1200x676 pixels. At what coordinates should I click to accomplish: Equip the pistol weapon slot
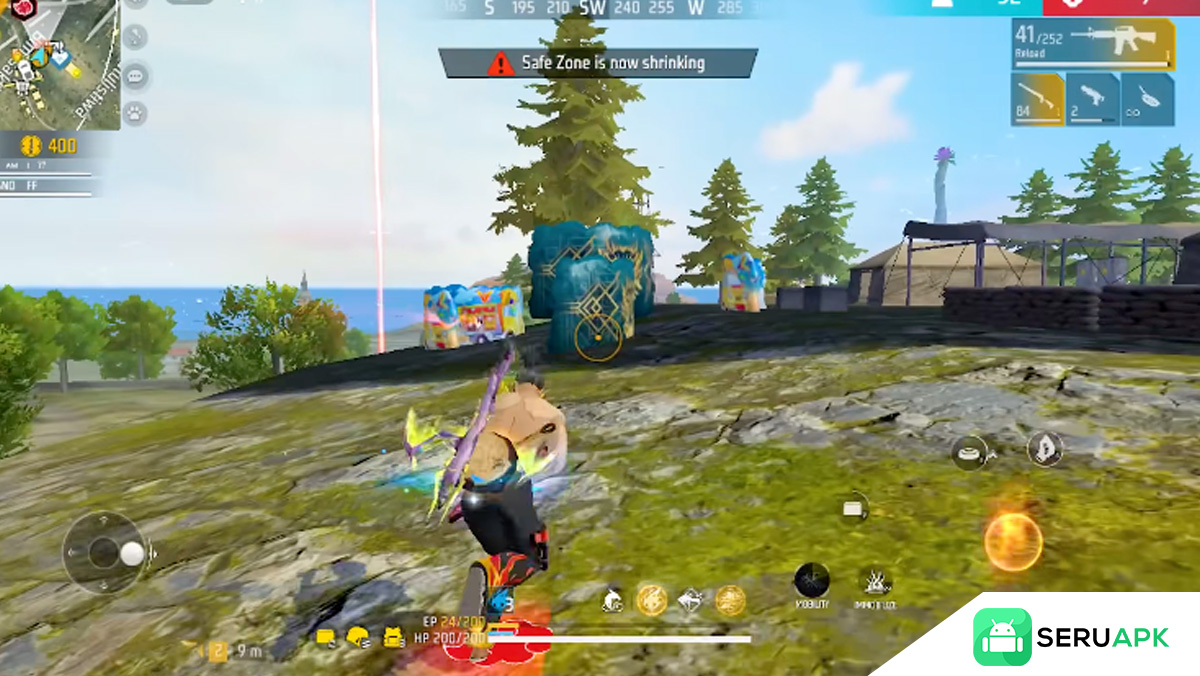point(1092,99)
